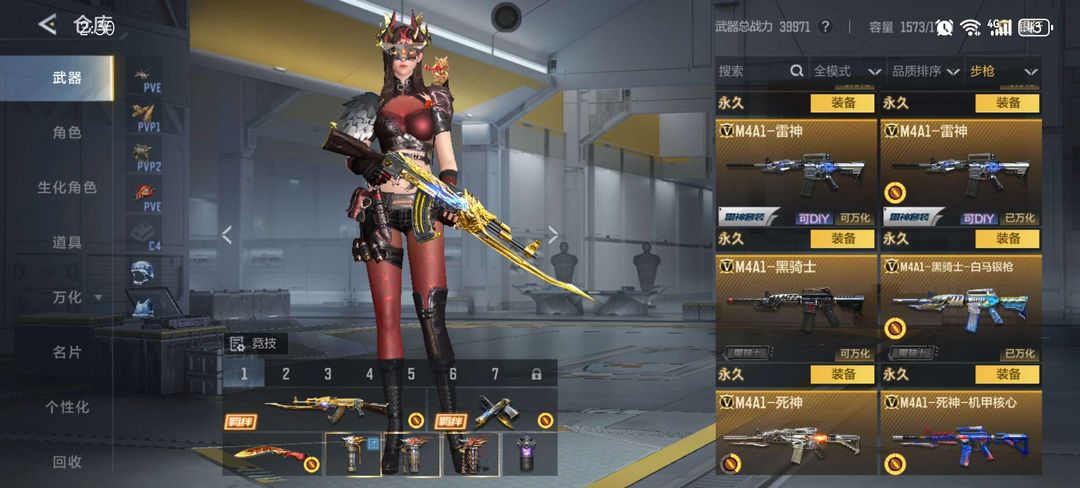Open the 名片 (Name card) section
The image size is (1080, 488).
tap(67, 352)
